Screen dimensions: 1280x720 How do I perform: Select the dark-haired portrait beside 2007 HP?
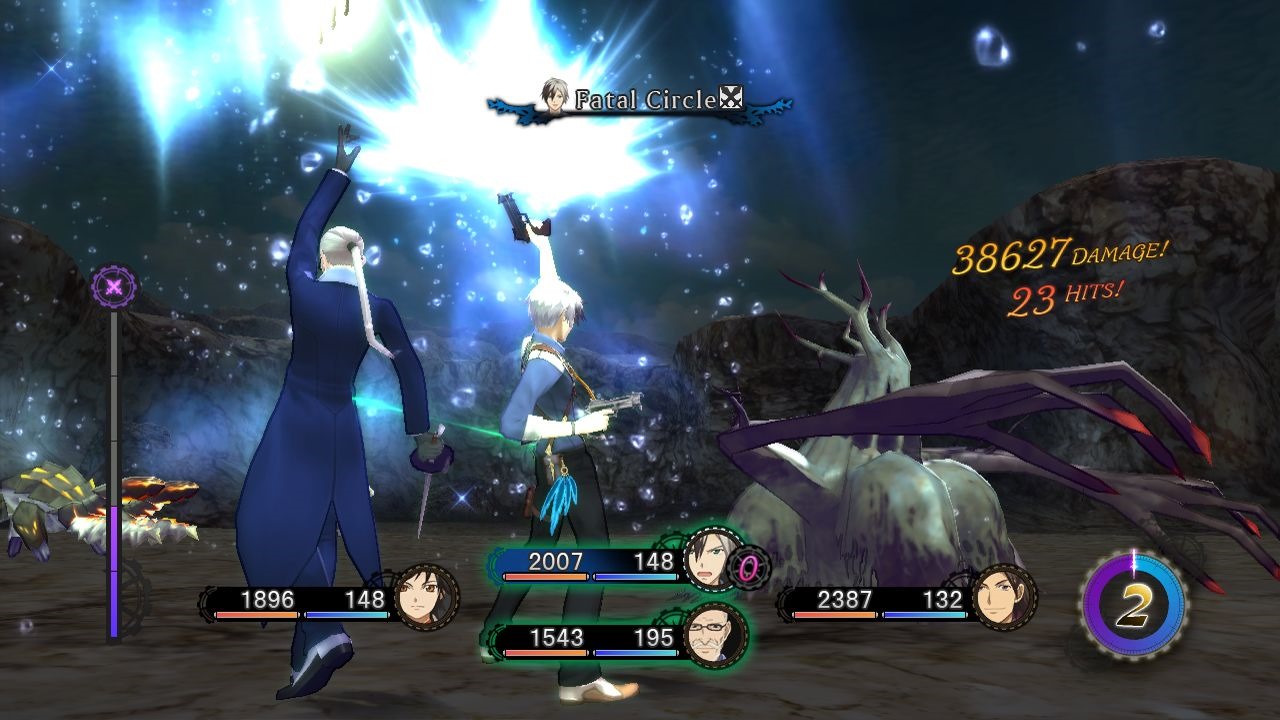click(x=714, y=561)
